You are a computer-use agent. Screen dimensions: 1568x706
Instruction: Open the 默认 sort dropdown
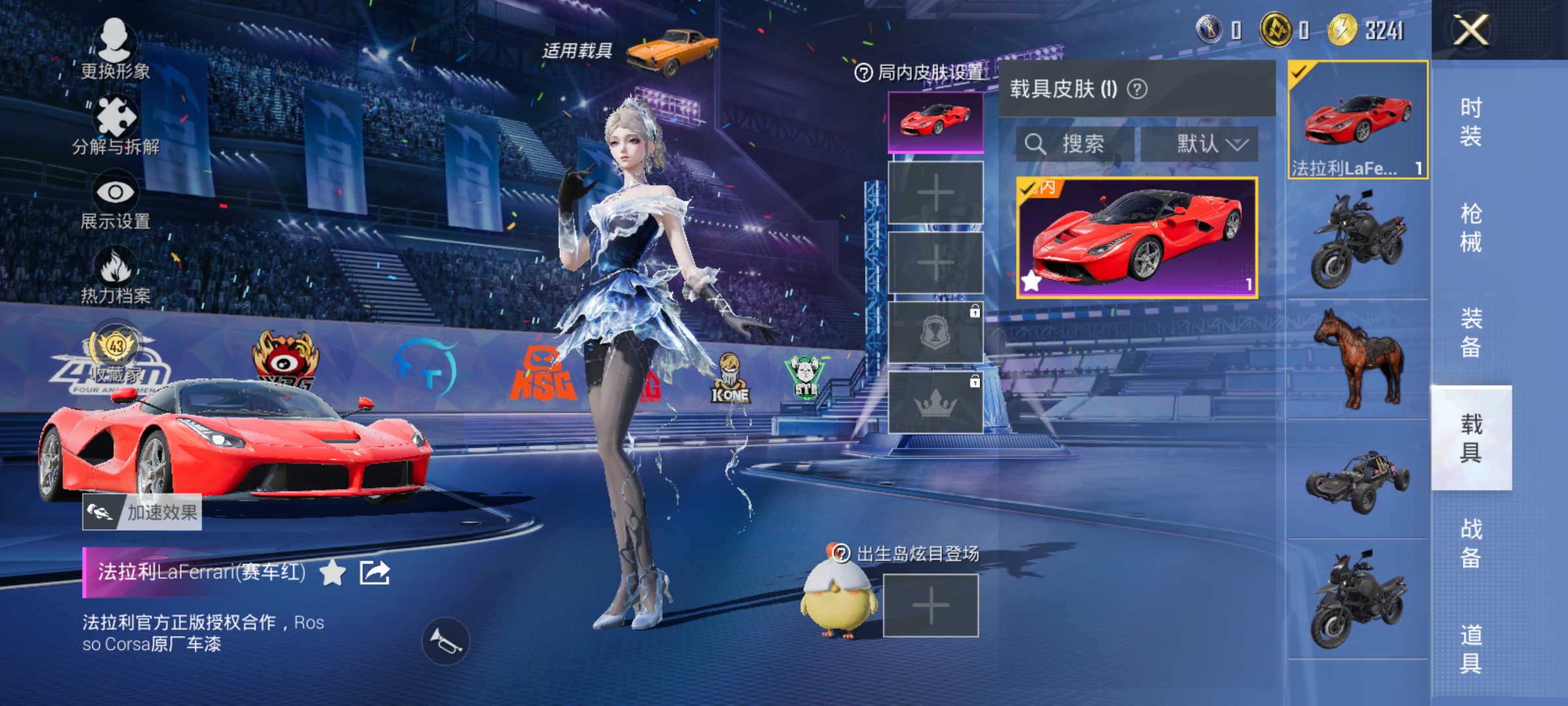1210,145
